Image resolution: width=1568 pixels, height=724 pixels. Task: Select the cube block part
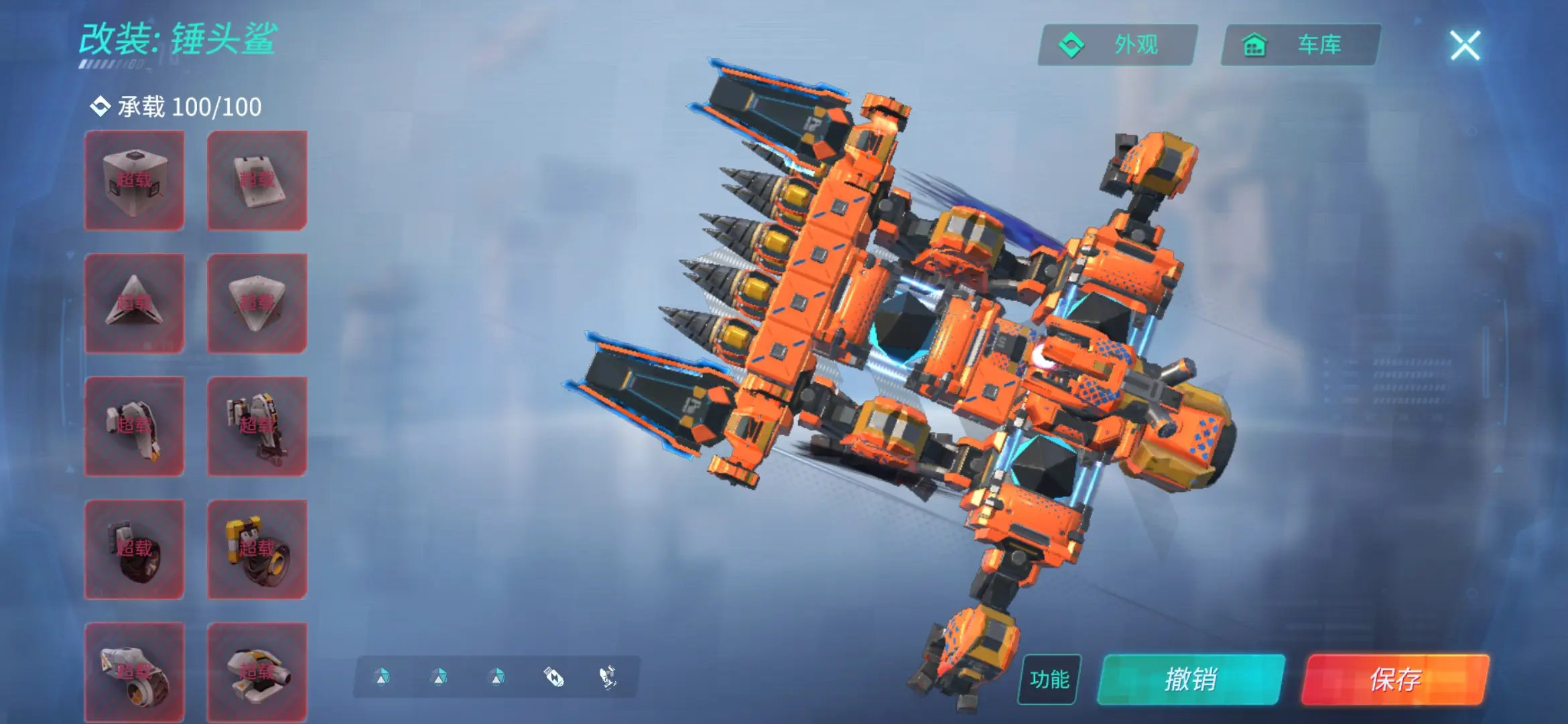[x=134, y=180]
